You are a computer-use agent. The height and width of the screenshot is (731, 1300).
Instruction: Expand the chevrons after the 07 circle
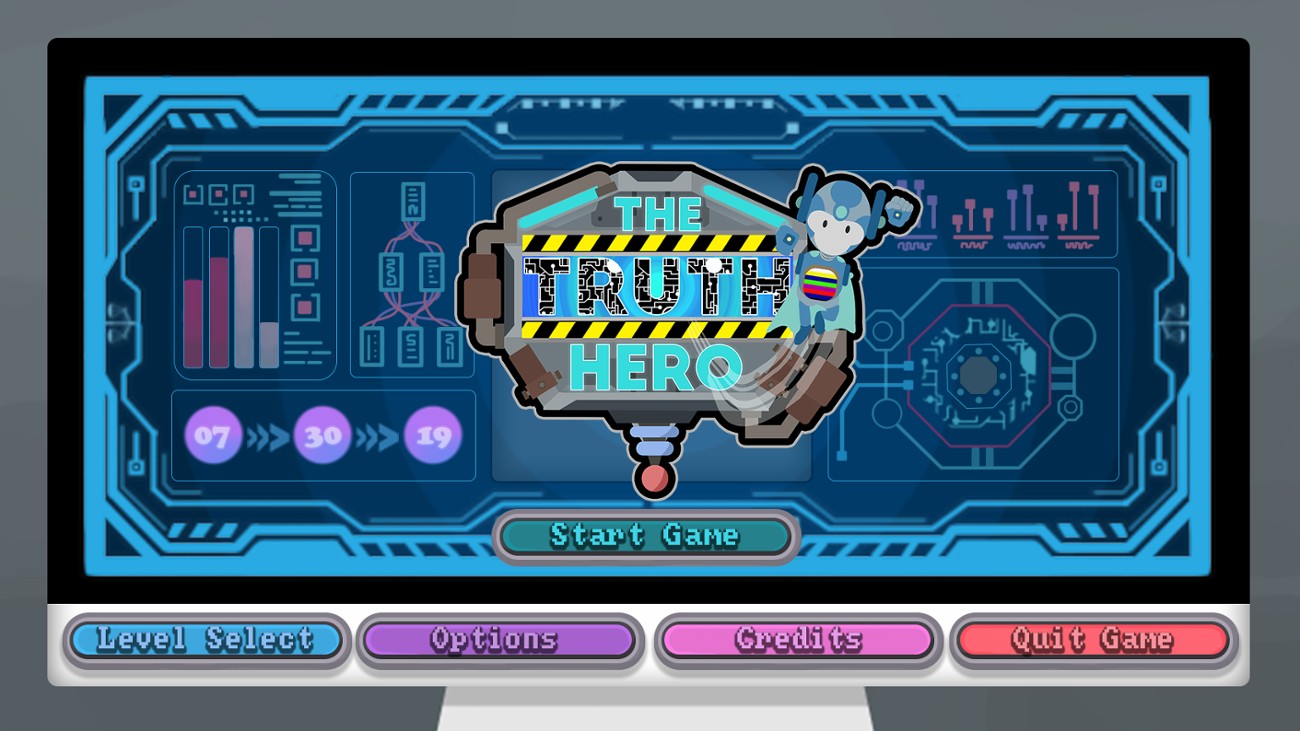266,435
